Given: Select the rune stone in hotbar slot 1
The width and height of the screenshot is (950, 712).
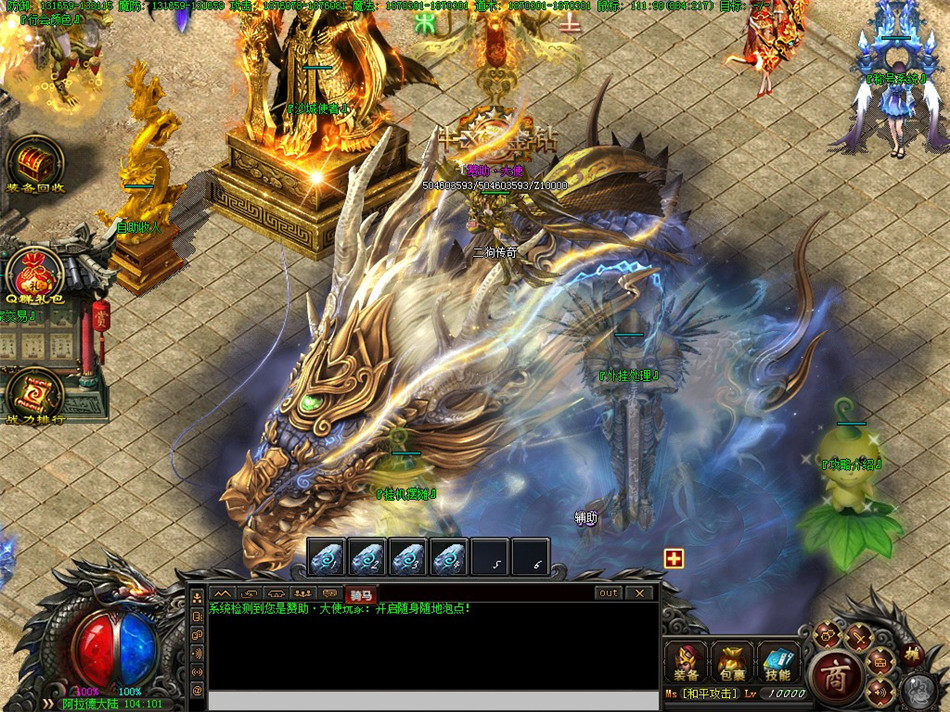Looking at the screenshot, I should click(x=326, y=557).
